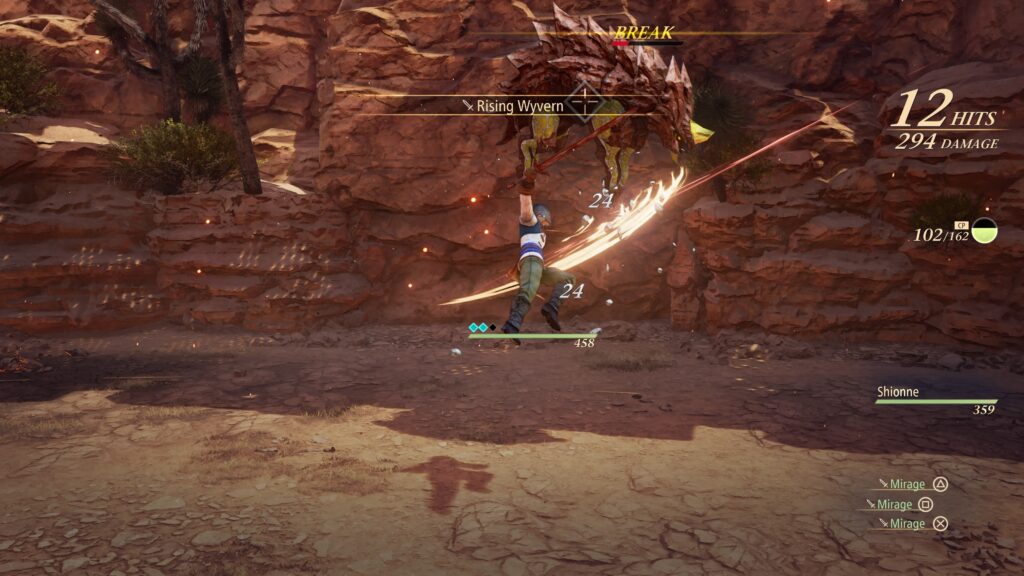
Task: Use the Mirage arte beside the square glyph
Action: pyautogui.click(x=894, y=504)
